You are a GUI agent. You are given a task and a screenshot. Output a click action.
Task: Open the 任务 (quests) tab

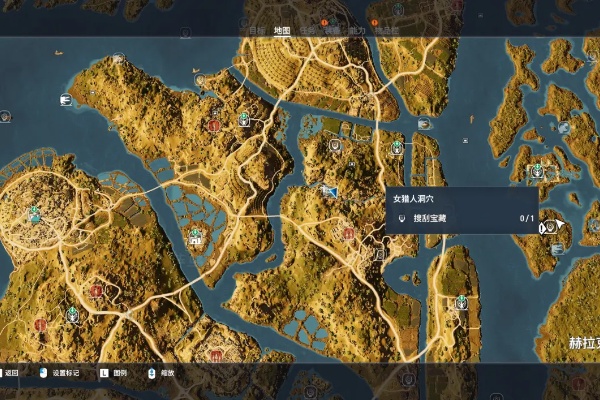pyautogui.click(x=308, y=30)
